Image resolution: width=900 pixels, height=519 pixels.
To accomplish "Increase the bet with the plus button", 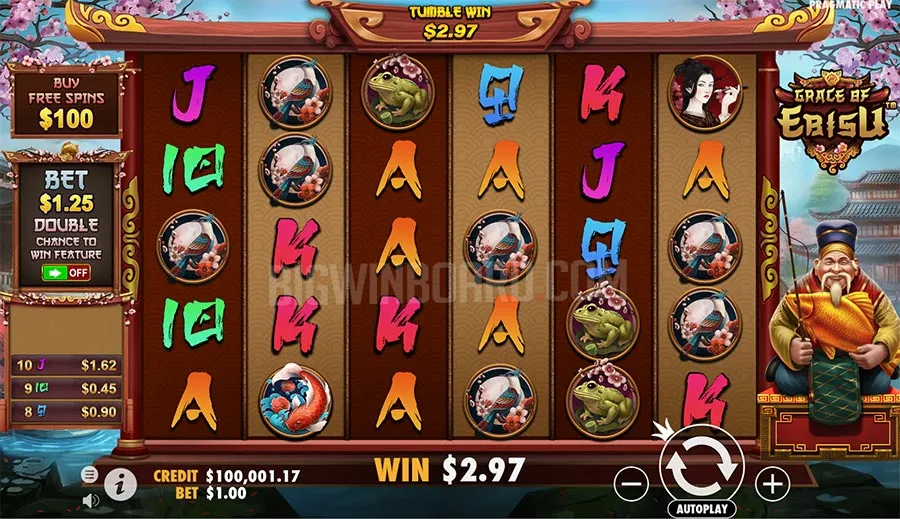I will coord(772,485).
